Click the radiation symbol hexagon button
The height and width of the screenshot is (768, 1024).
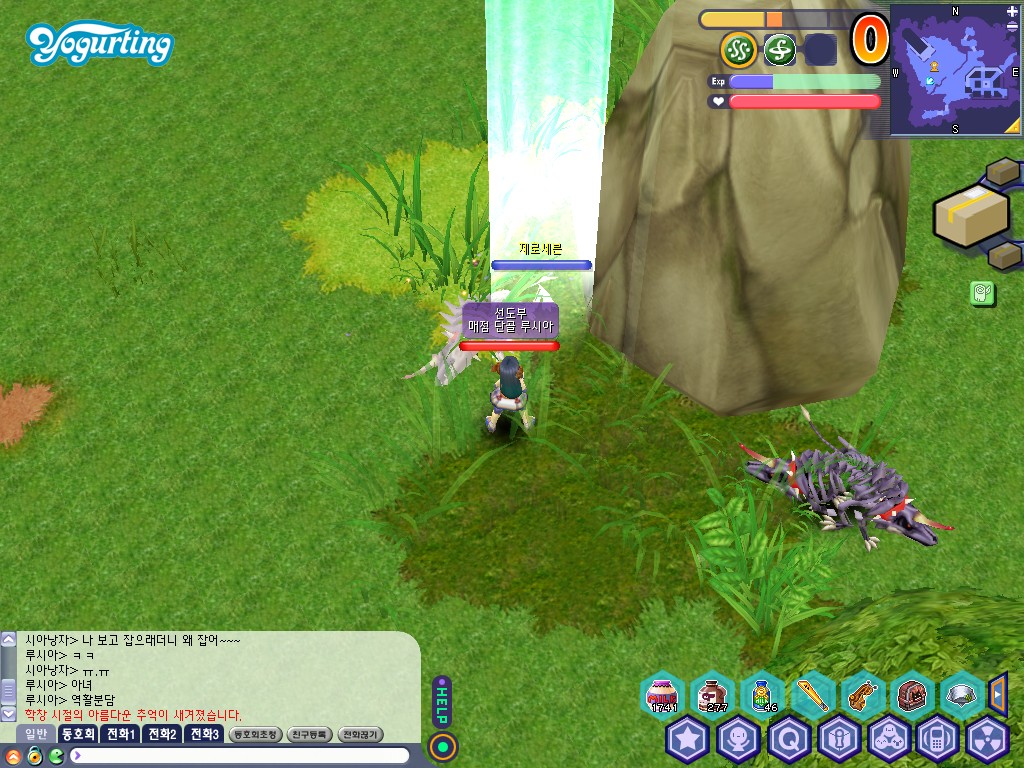click(990, 740)
